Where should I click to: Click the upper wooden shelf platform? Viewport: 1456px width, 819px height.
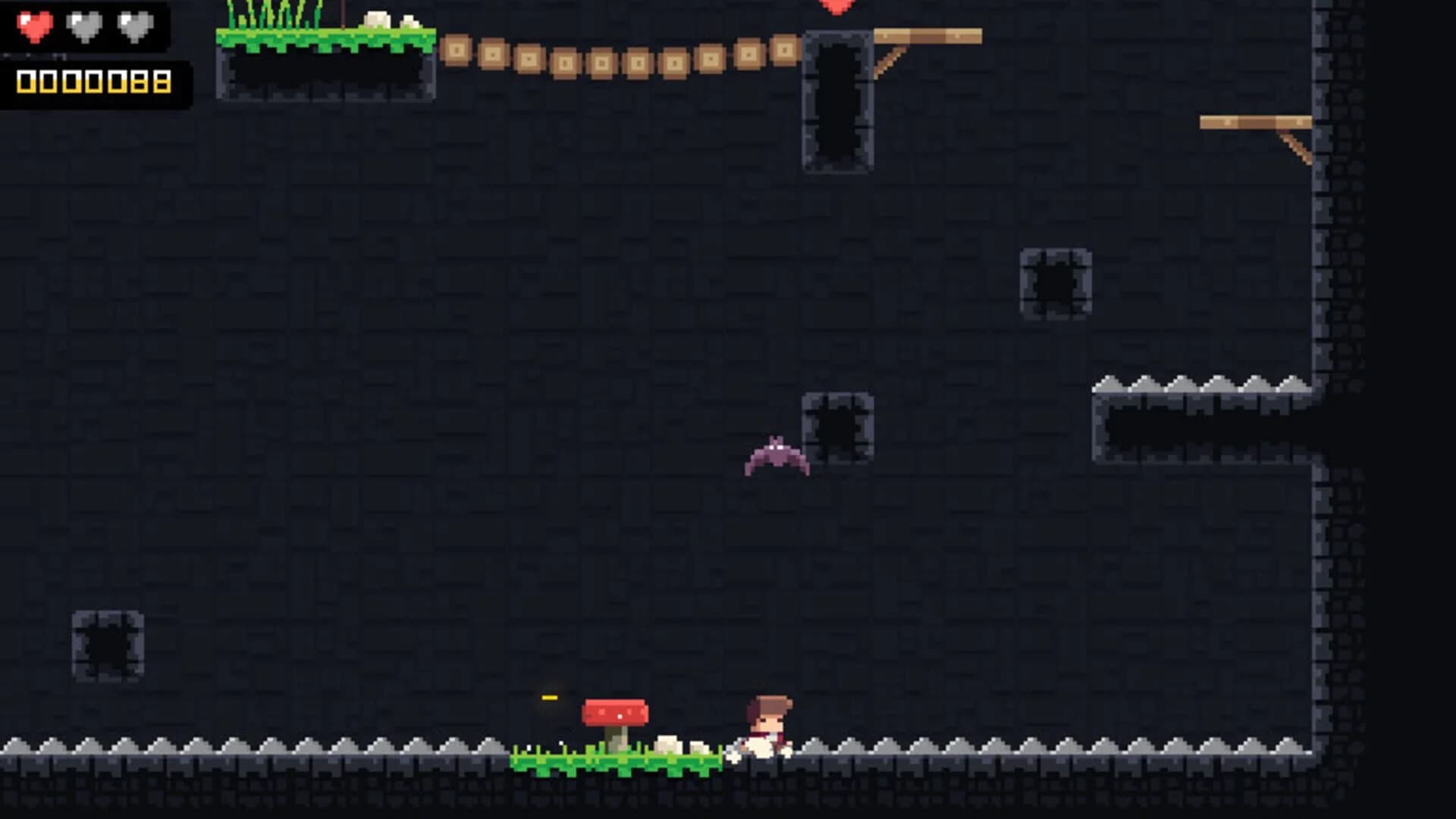[929, 34]
